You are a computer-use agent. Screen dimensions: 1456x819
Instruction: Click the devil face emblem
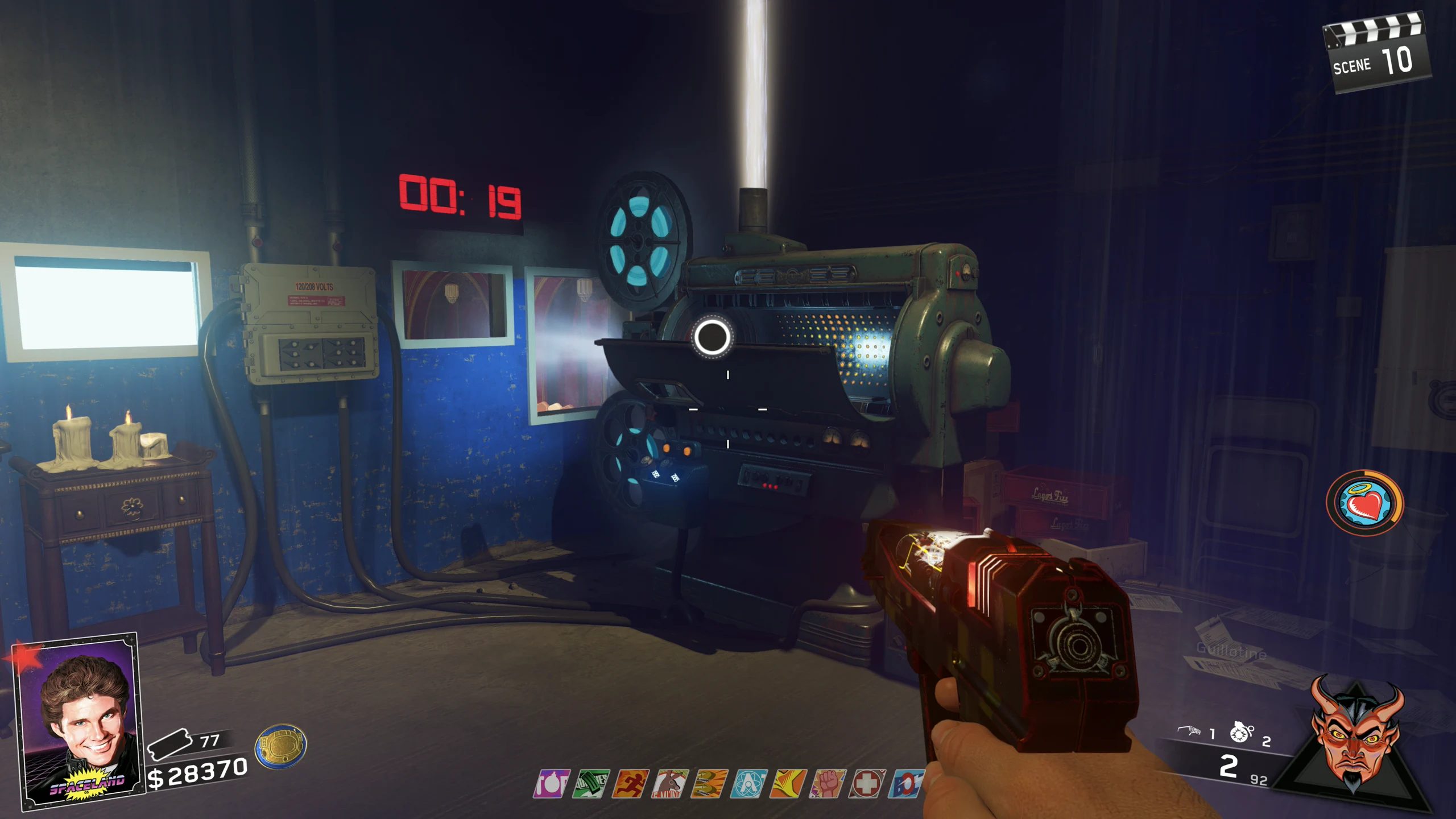point(1355,734)
